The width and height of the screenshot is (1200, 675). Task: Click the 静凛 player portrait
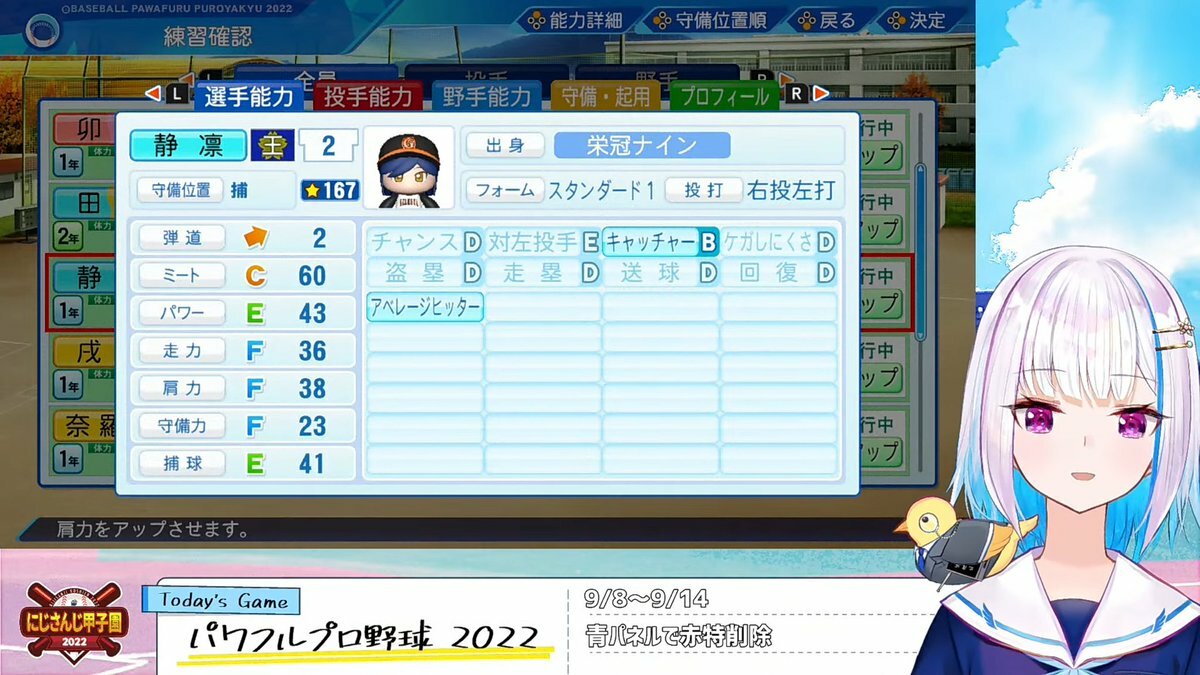(x=408, y=167)
